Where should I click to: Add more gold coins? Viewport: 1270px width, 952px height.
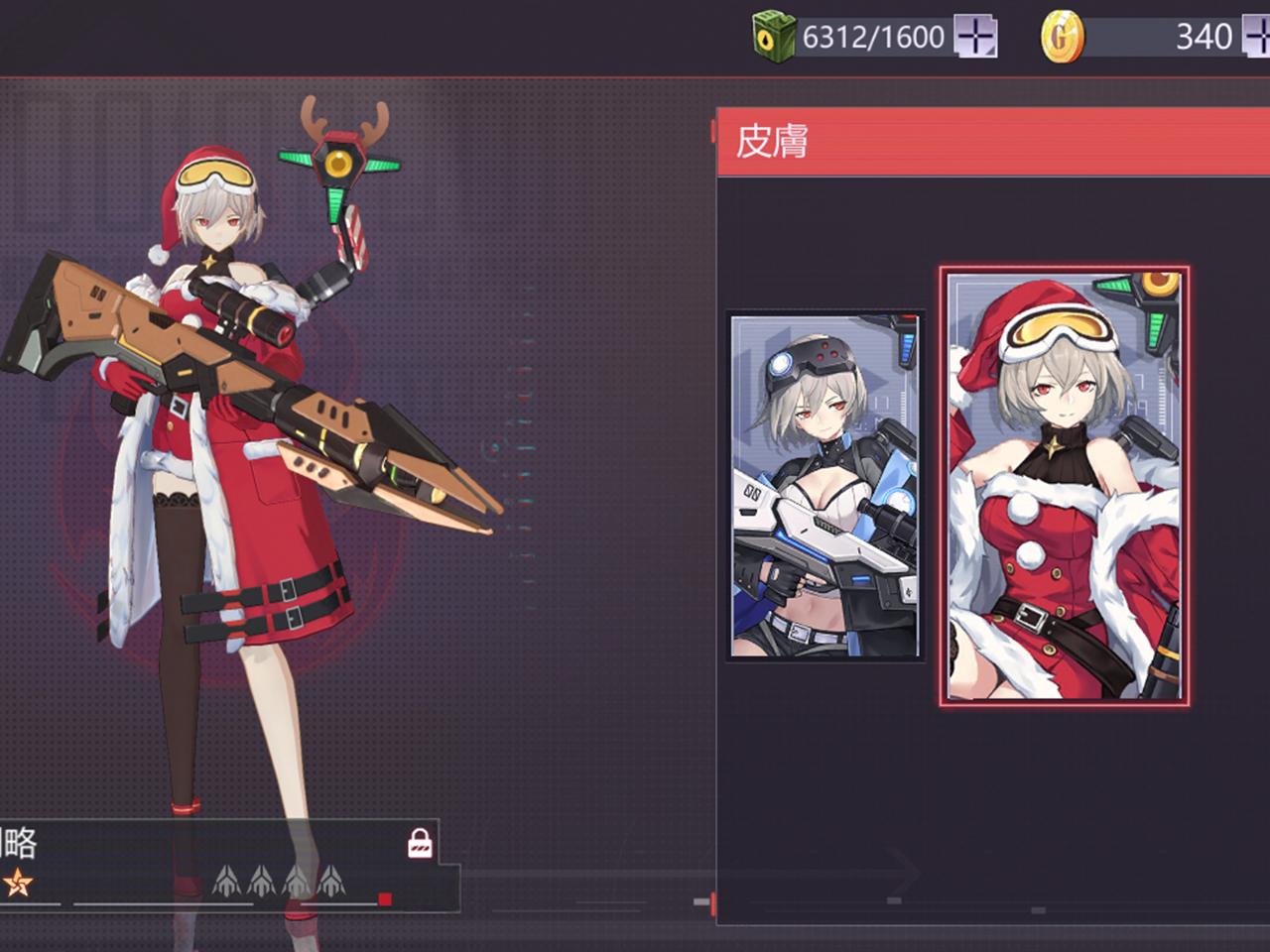point(1256,38)
